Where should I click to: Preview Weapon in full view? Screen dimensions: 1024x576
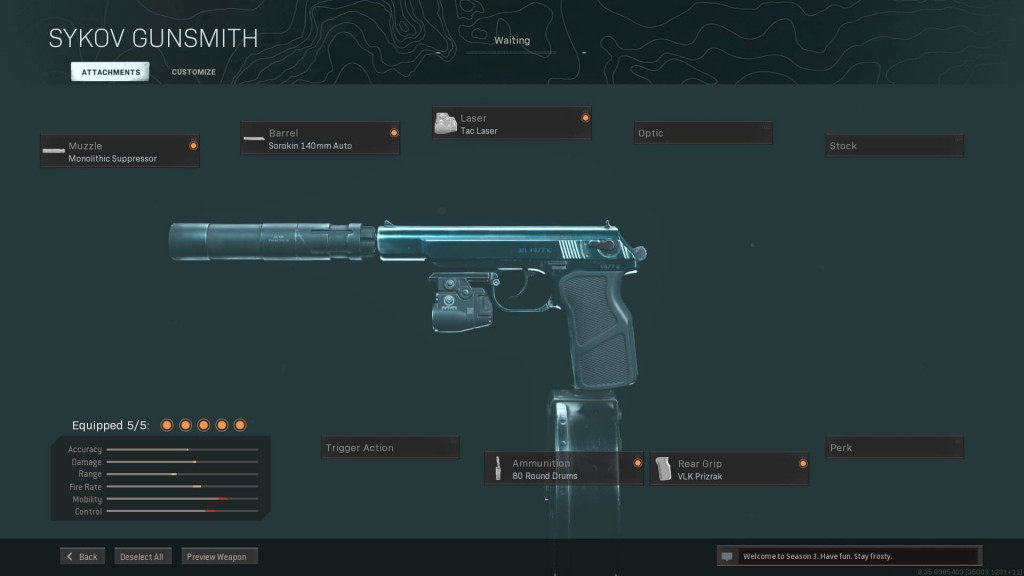coord(219,556)
